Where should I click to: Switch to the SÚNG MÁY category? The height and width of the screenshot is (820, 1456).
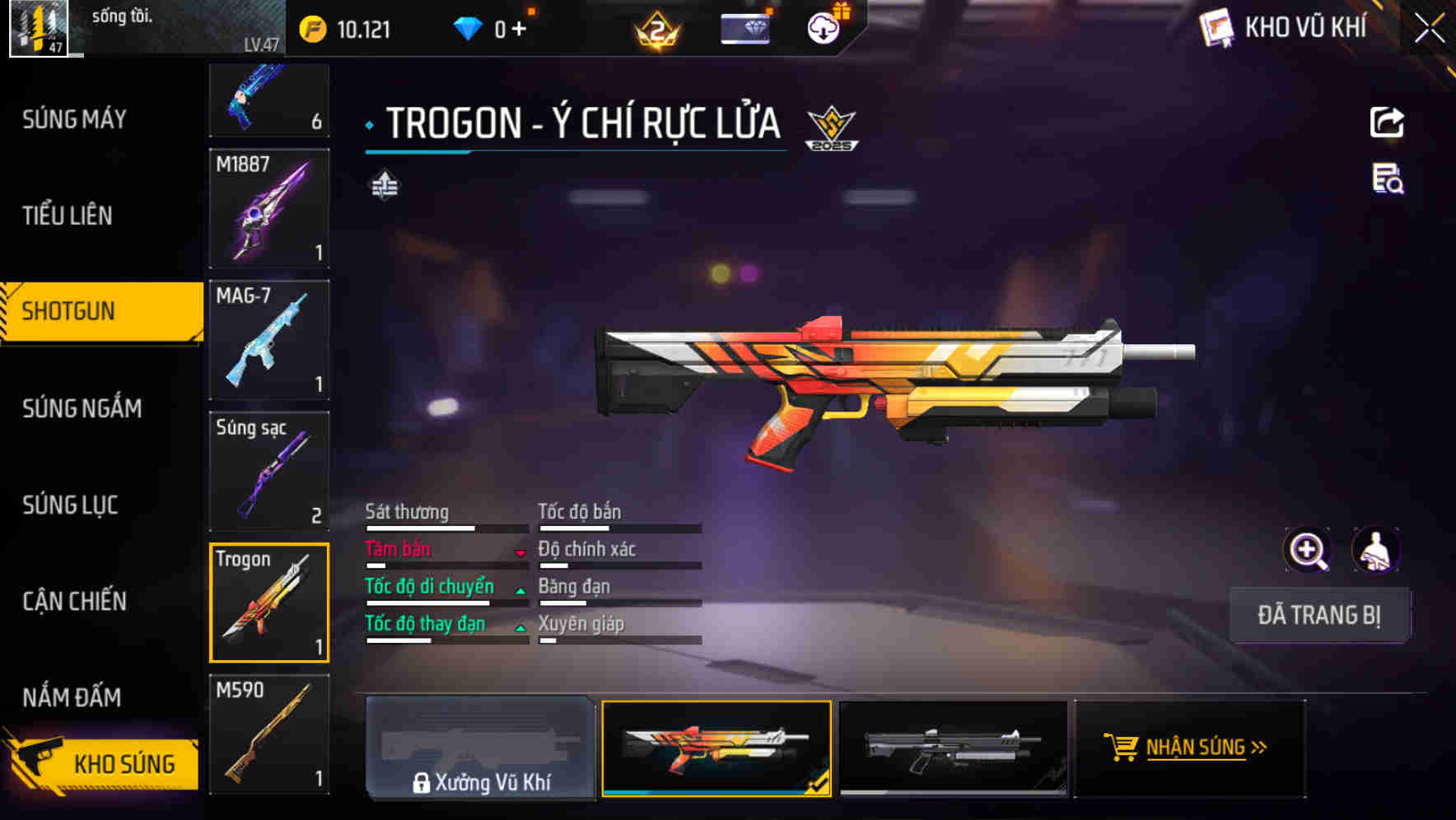[74, 119]
